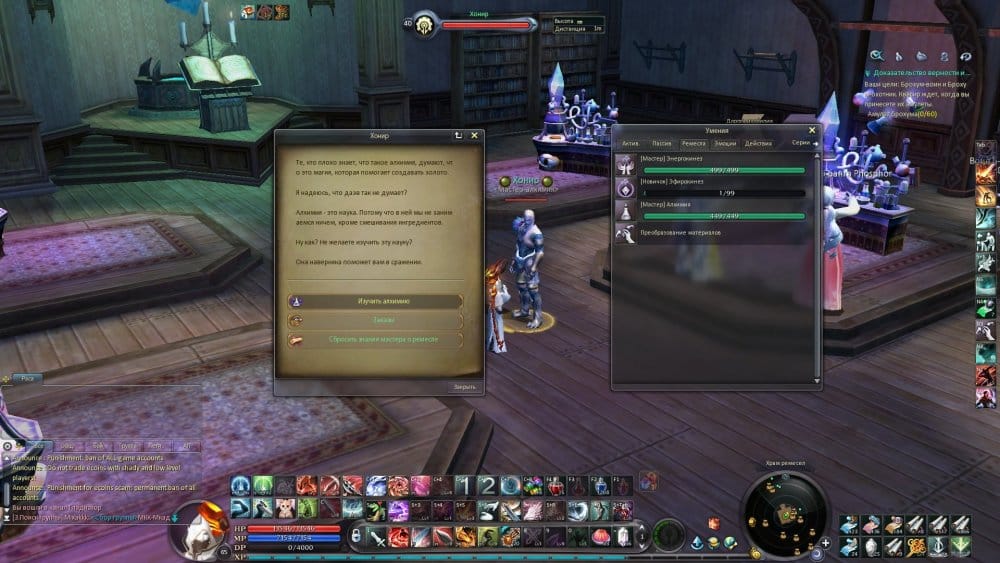Select the Алхимия craft skill icon
The height and width of the screenshot is (563, 1000).
click(625, 209)
